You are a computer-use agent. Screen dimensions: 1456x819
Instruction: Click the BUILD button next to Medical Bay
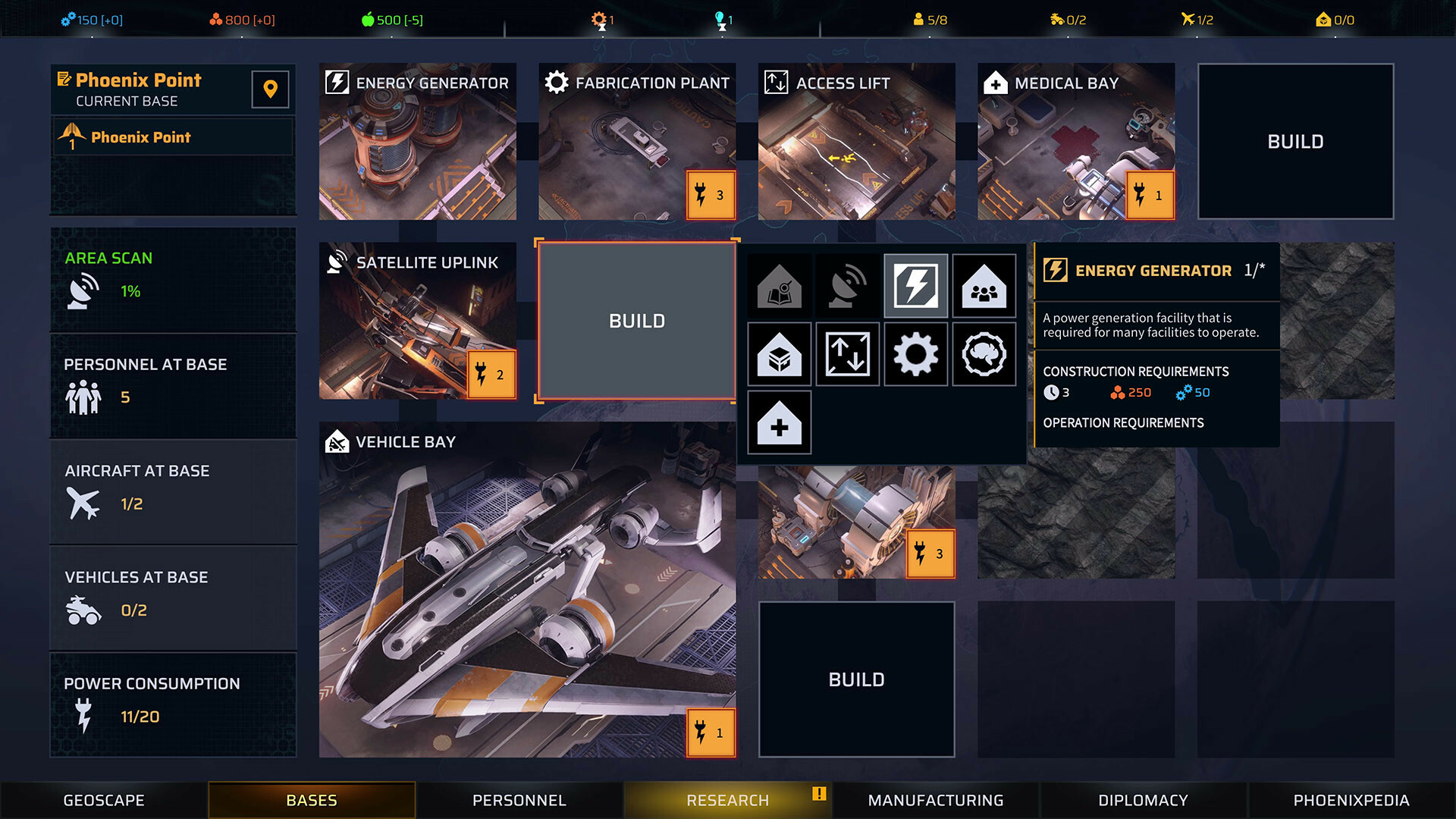tap(1295, 141)
